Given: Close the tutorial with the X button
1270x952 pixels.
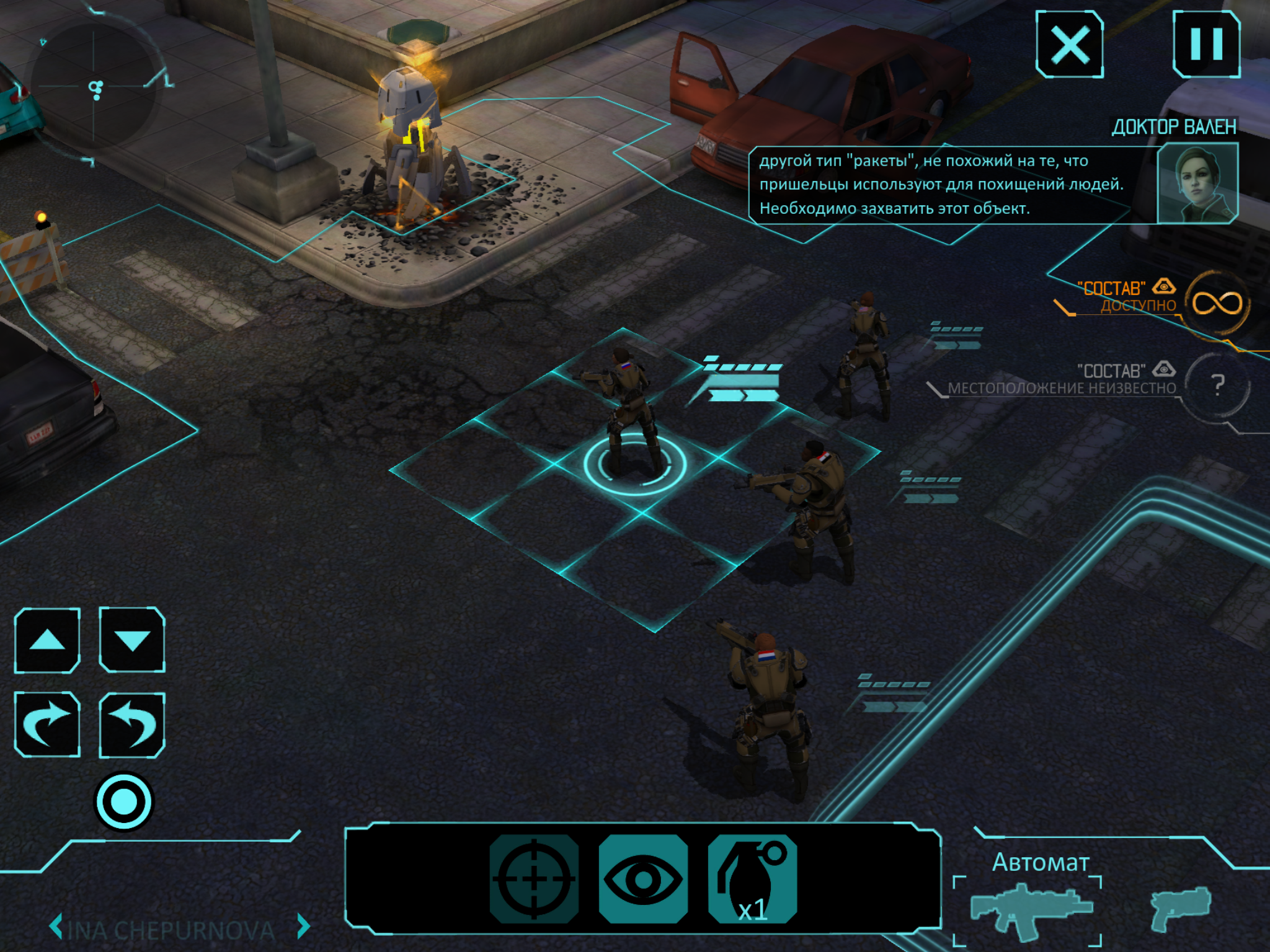Looking at the screenshot, I should [x=1069, y=45].
